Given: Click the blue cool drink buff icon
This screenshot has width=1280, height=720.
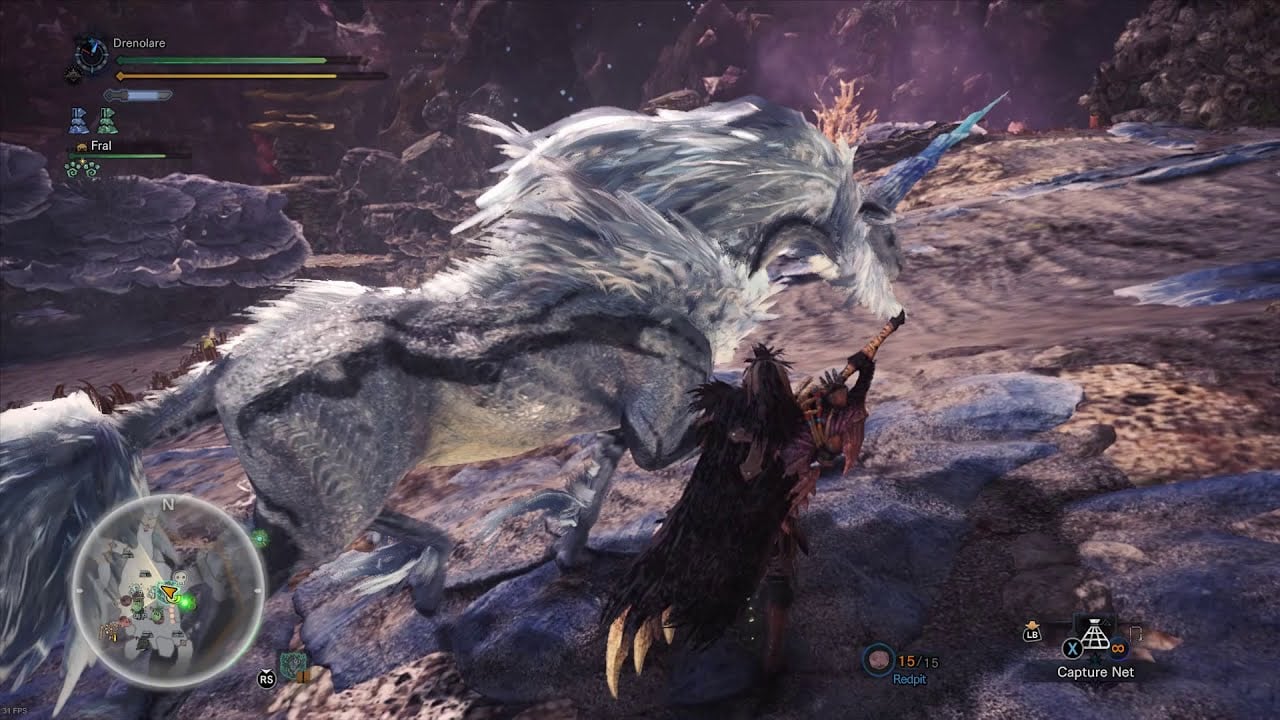Looking at the screenshot, I should (77, 119).
